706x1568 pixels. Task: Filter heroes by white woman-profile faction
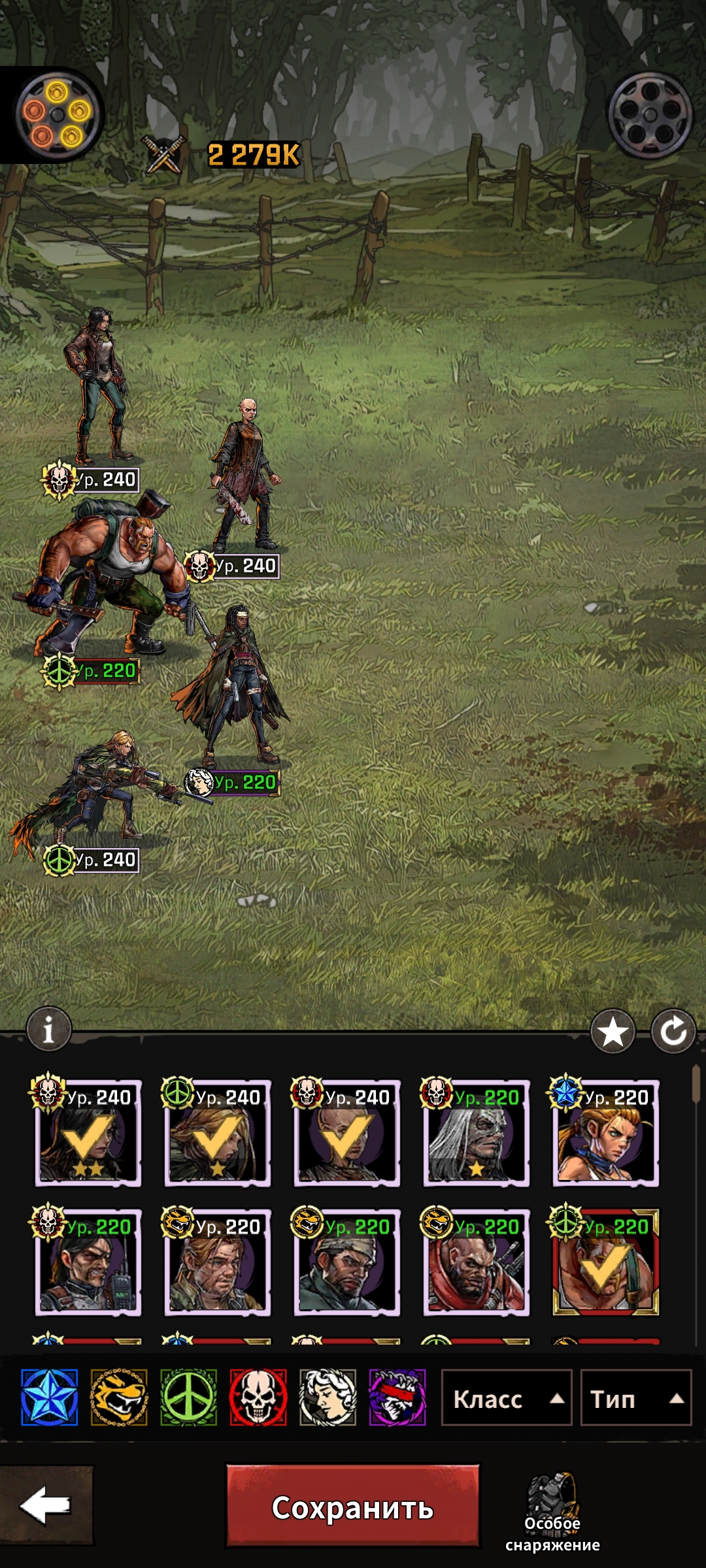click(x=328, y=1397)
